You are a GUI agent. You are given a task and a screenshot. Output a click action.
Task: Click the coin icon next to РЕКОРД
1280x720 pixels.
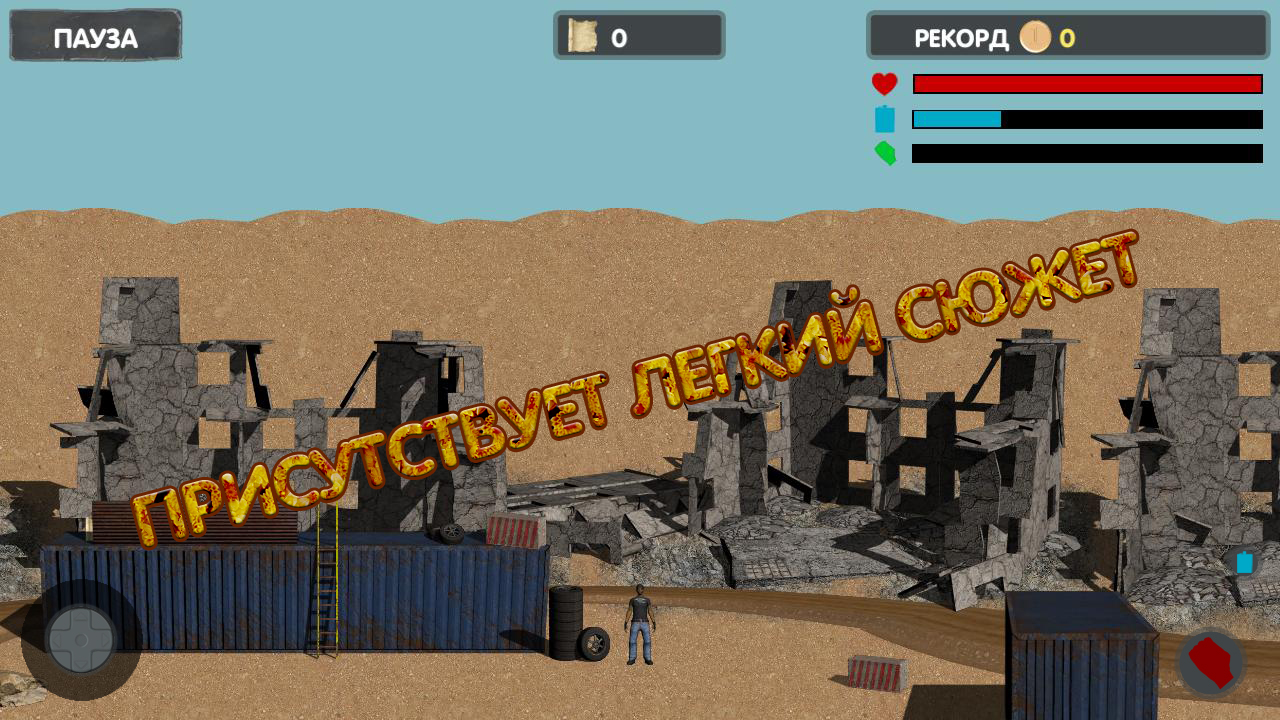click(1036, 37)
